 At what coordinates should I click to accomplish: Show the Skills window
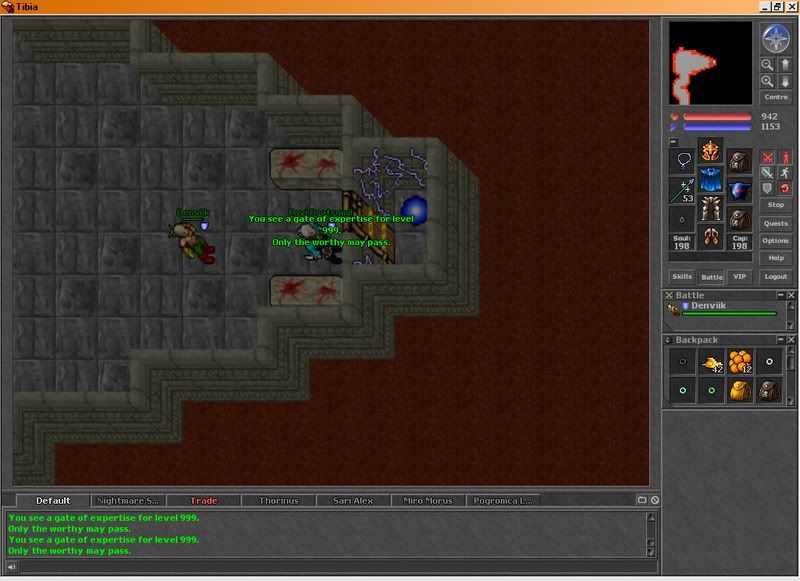[x=682, y=276]
